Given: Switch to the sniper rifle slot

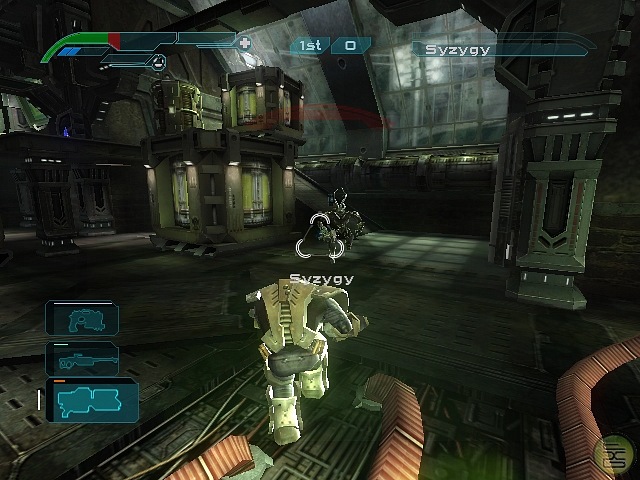Looking at the screenshot, I should (x=82, y=358).
